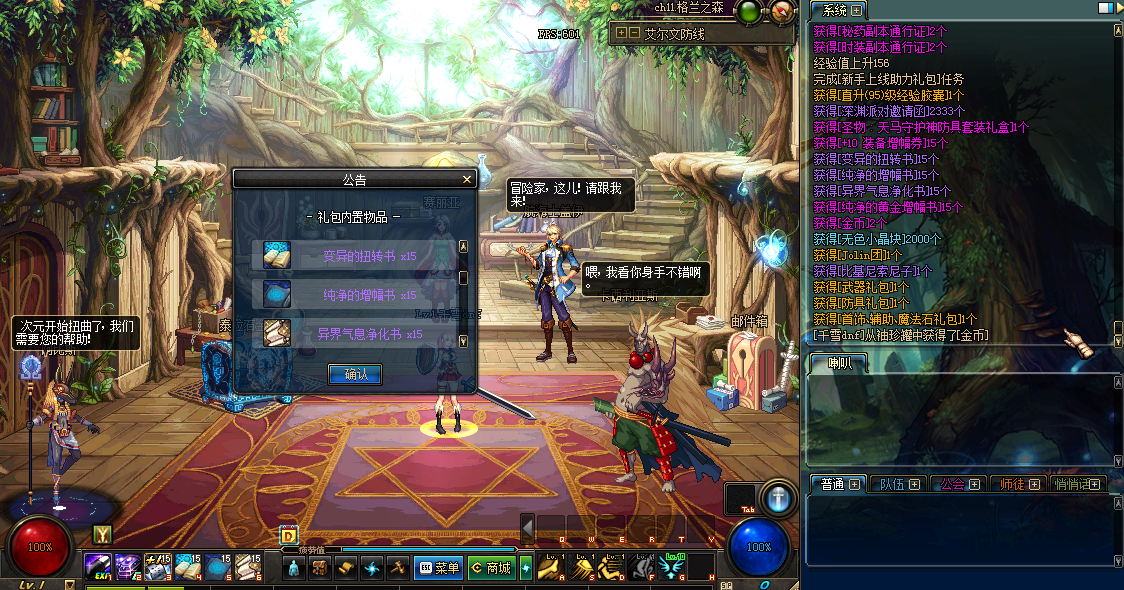This screenshot has width=1124, height=590.
Task: Click the green orb channel button
Action: pyautogui.click(x=748, y=12)
